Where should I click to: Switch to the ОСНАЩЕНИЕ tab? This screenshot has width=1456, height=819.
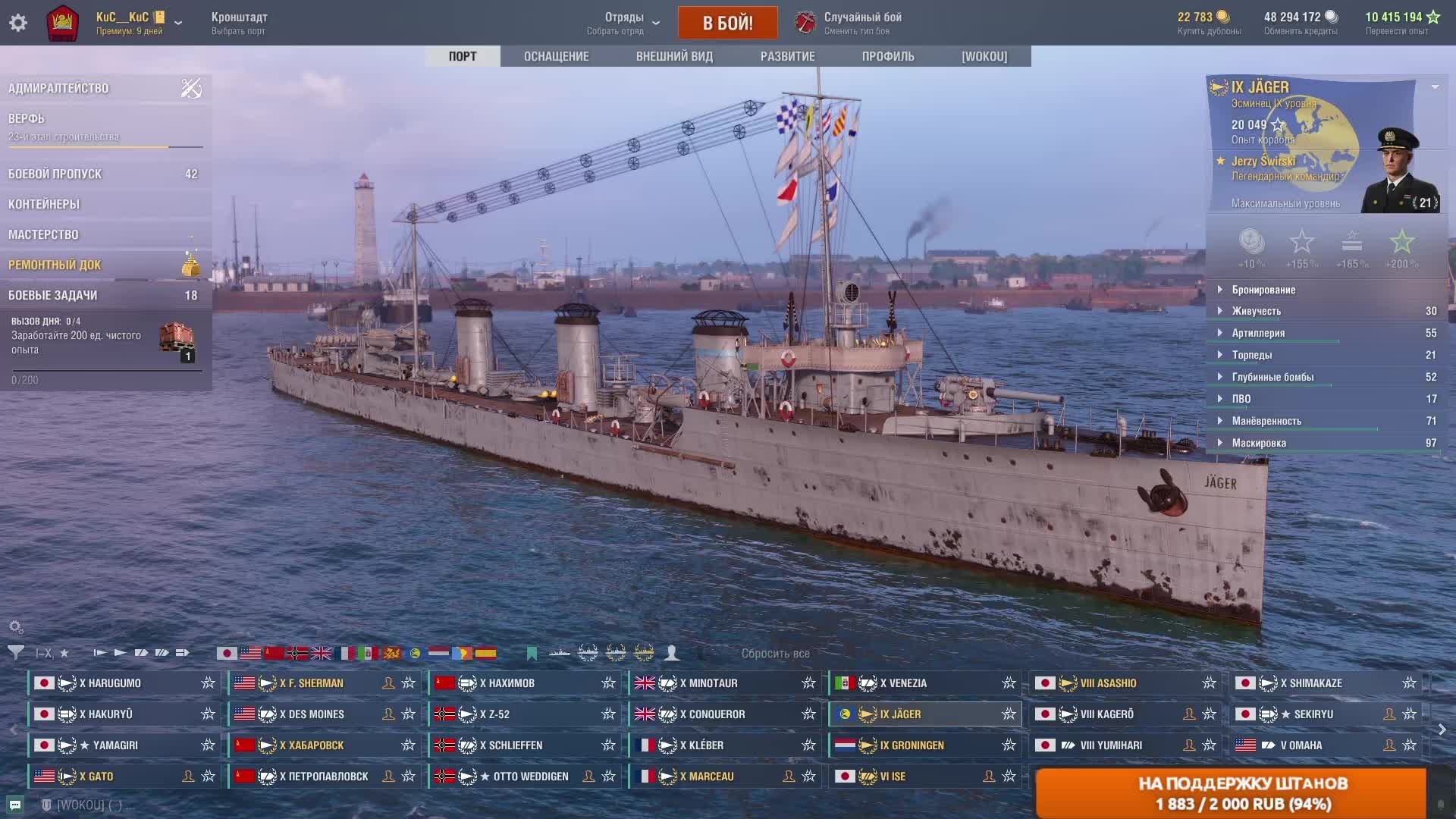556,56
